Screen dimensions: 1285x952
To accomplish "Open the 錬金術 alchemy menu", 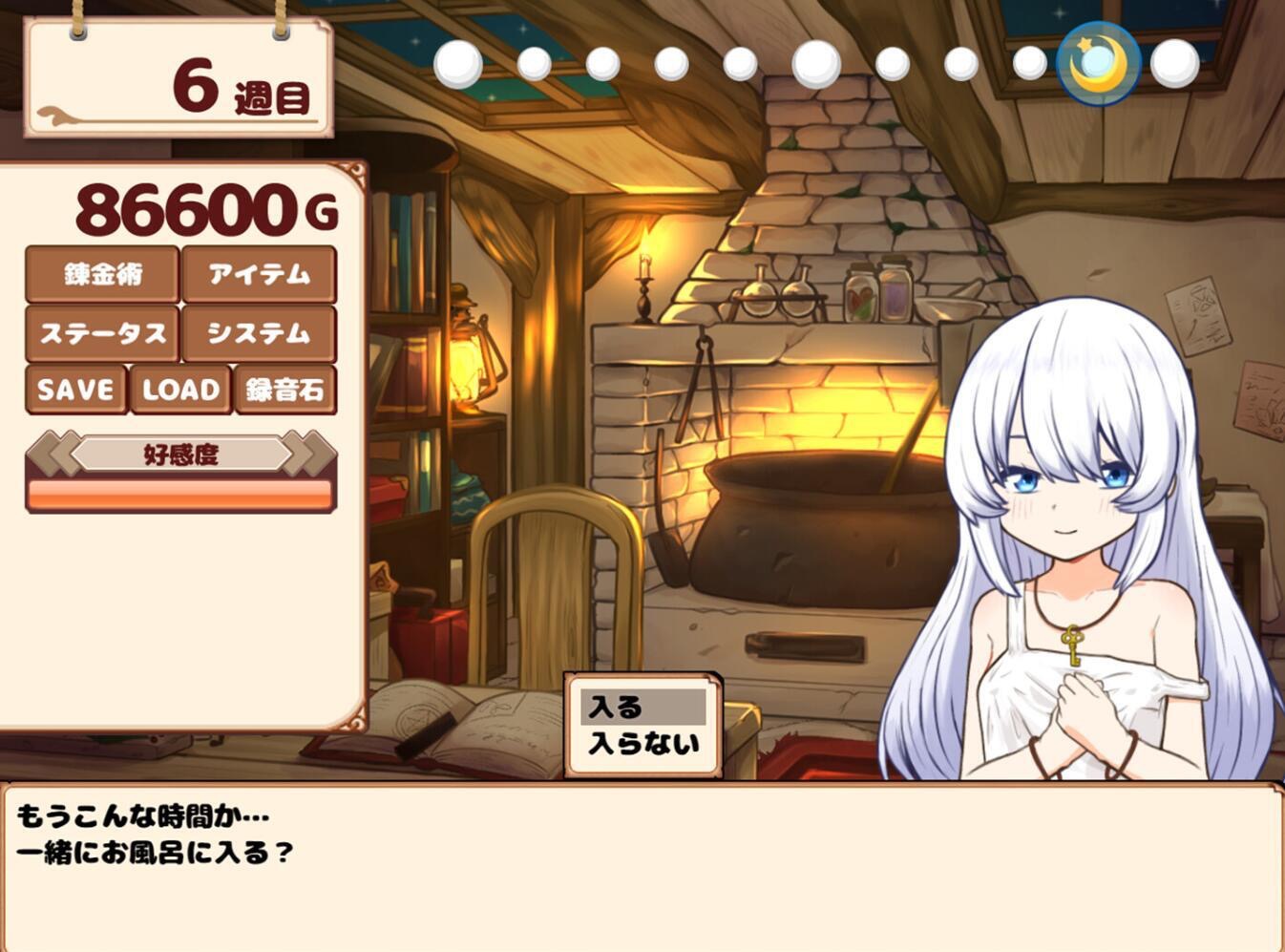I will 101,276.
